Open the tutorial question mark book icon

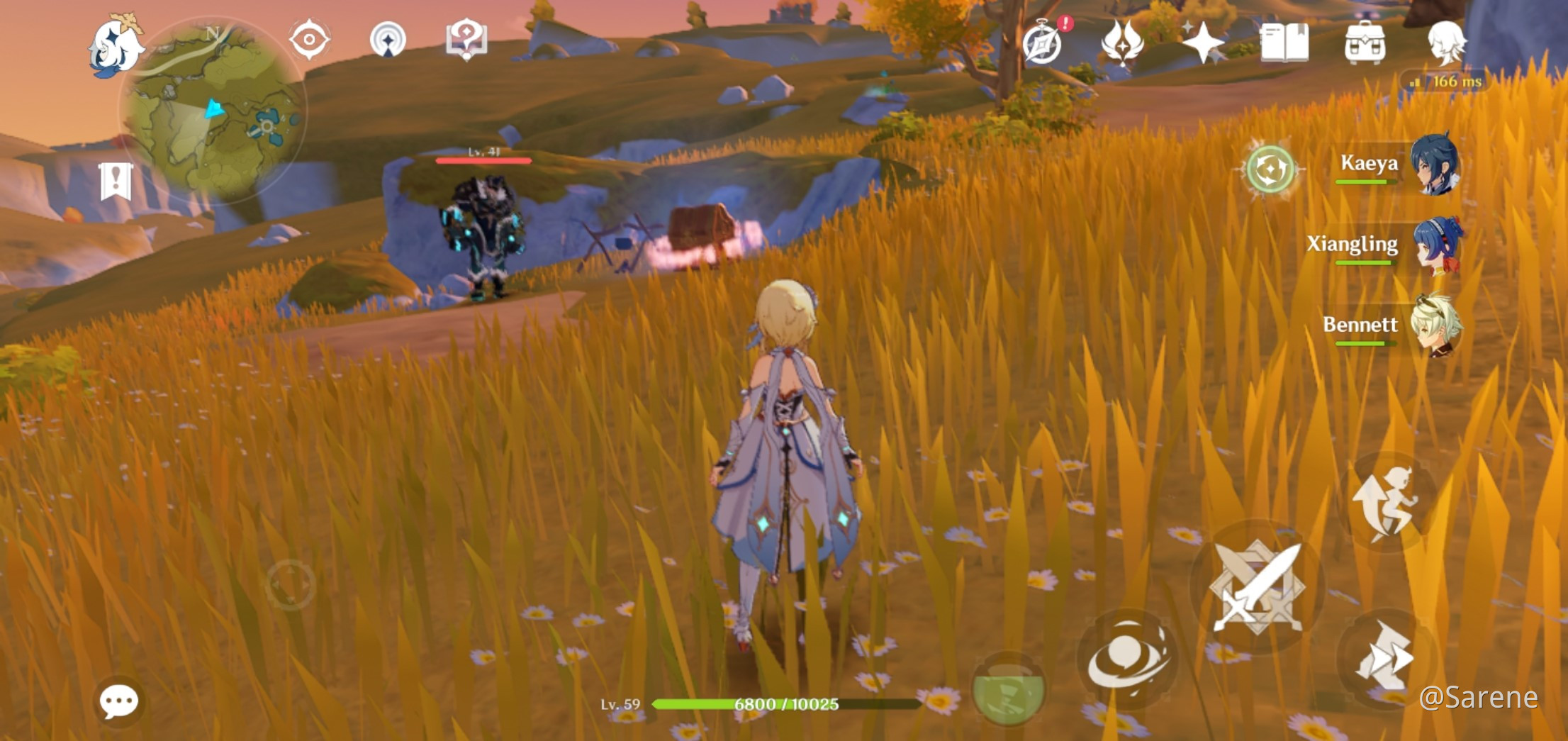pyautogui.click(x=466, y=39)
